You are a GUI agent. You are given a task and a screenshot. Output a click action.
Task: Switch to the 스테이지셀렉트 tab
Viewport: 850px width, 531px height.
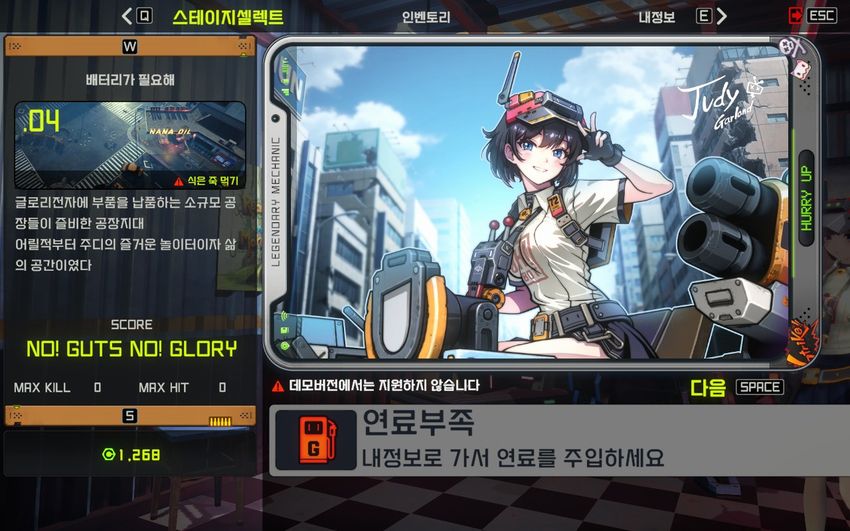pos(227,17)
